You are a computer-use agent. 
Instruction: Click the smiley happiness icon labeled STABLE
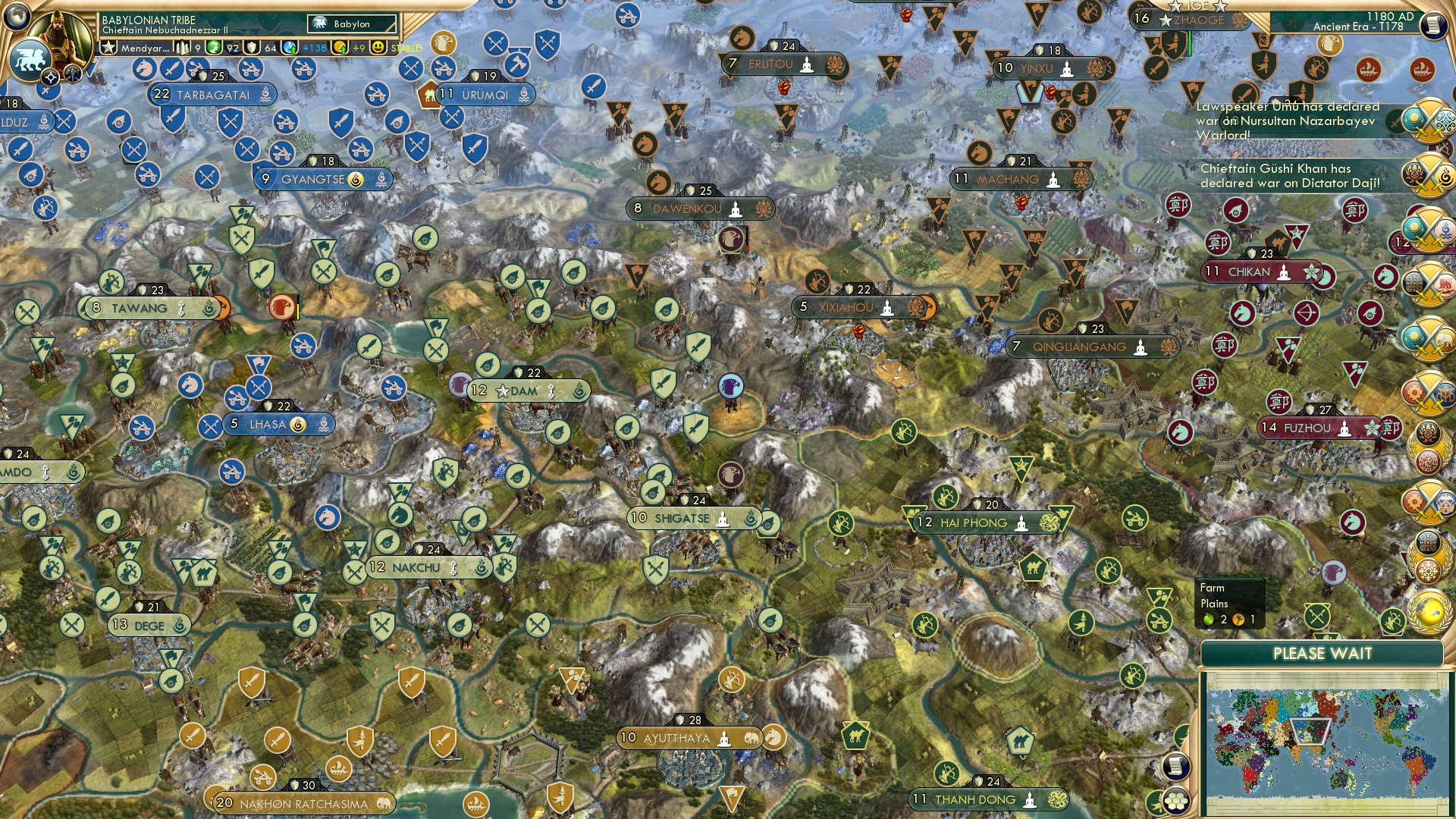(377, 47)
